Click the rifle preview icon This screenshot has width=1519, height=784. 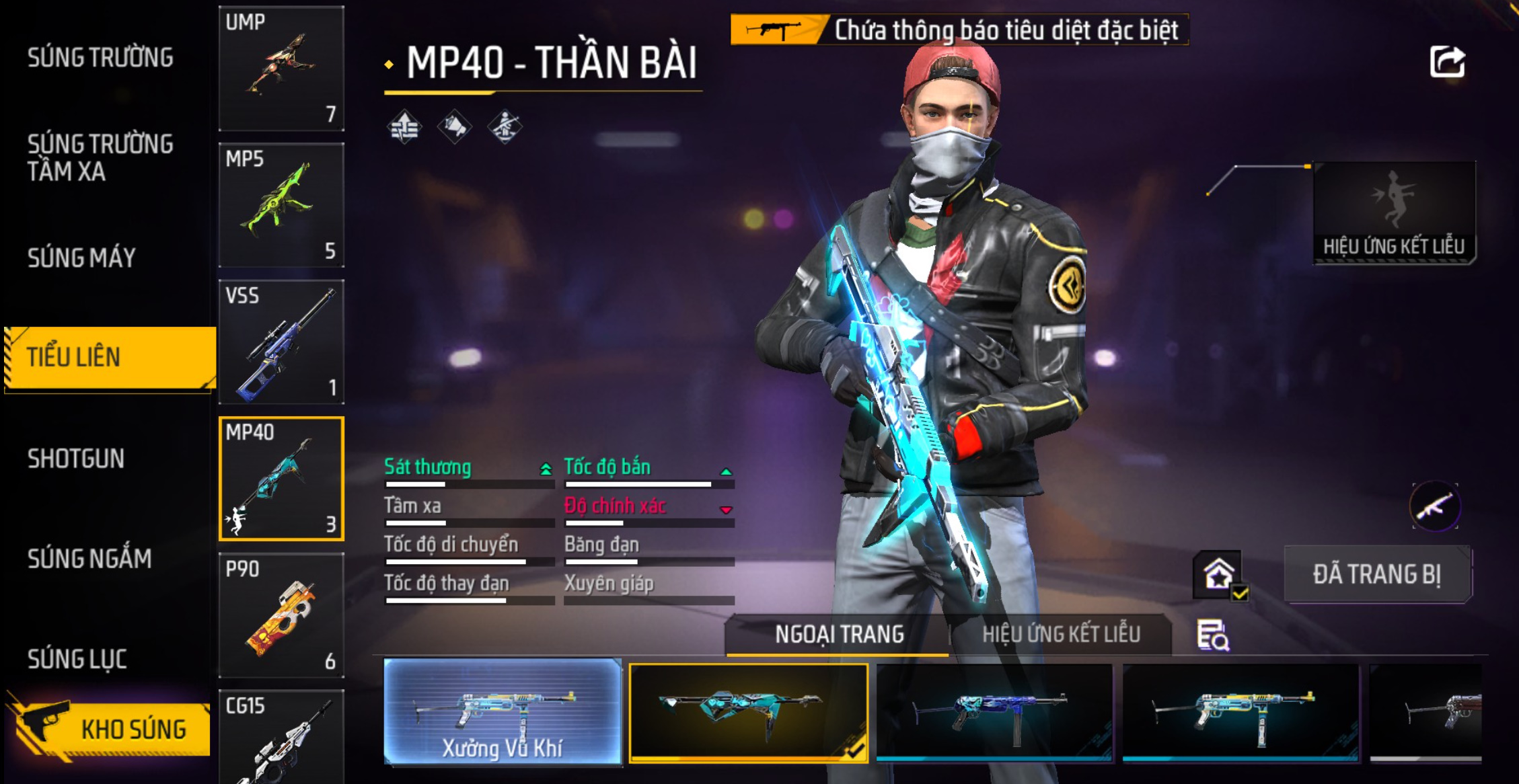[x=1435, y=506]
